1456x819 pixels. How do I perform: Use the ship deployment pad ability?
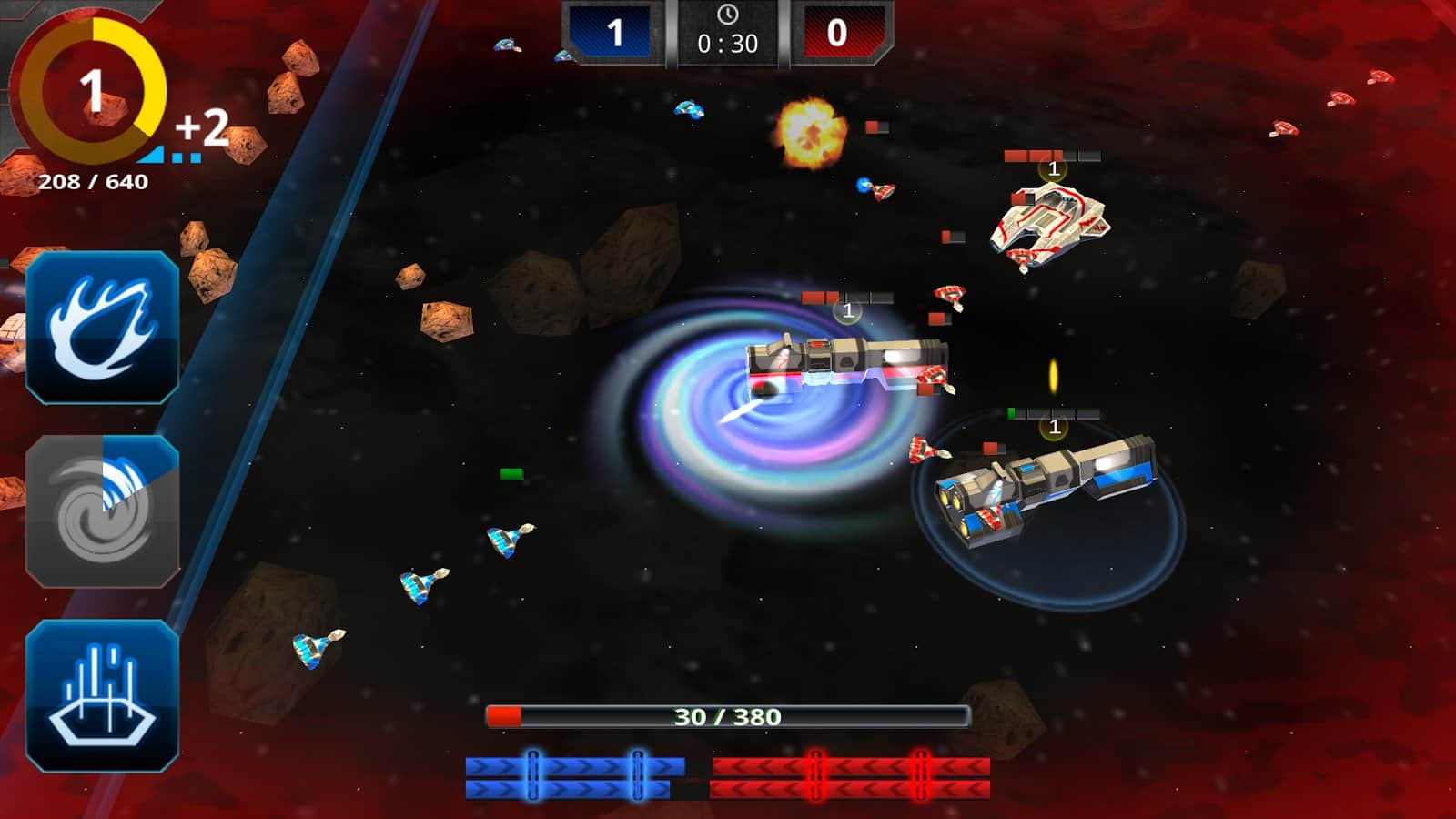pos(102,696)
